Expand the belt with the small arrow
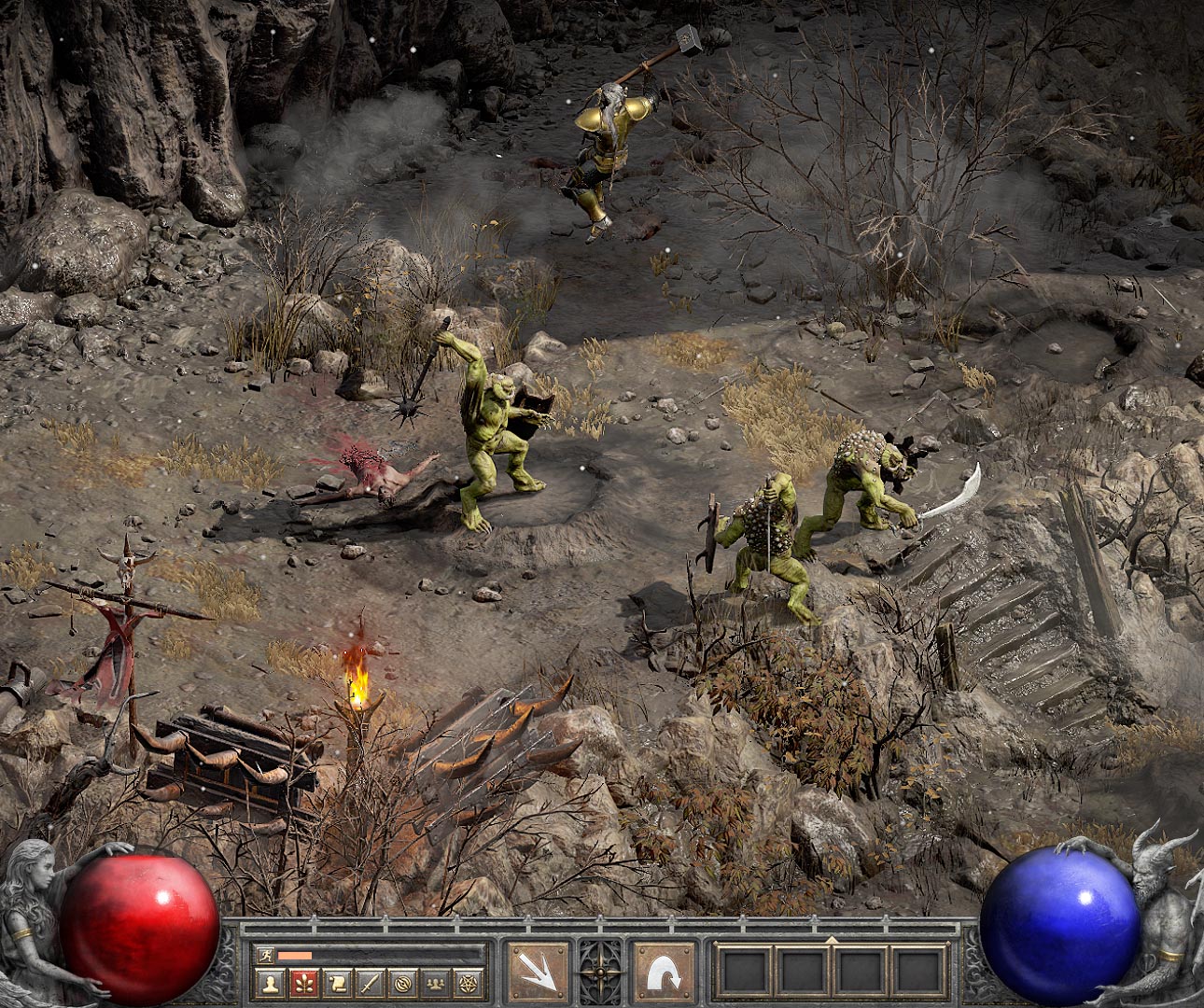The height and width of the screenshot is (1008, 1204). (x=832, y=938)
